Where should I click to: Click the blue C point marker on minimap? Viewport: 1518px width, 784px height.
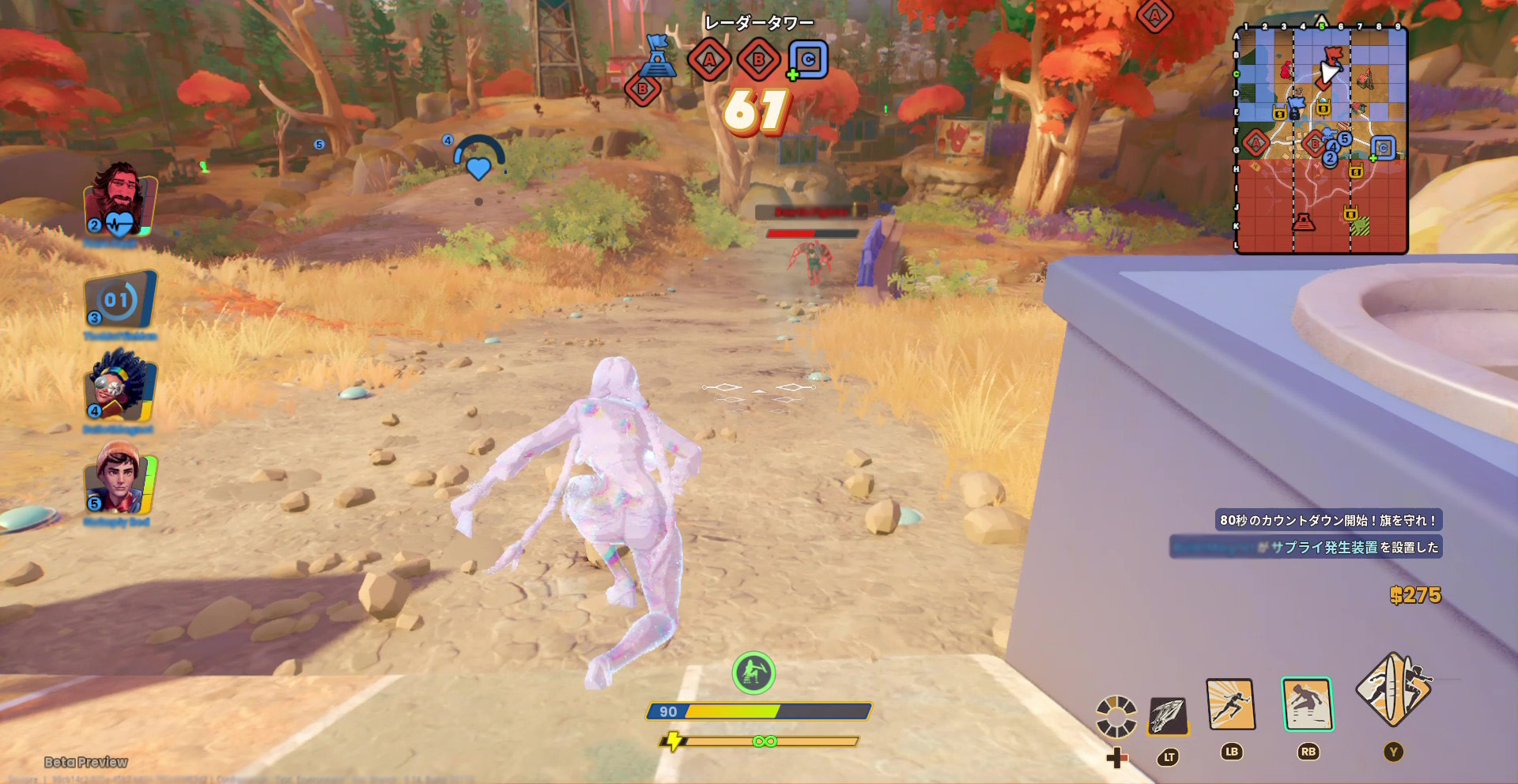click(x=1383, y=148)
